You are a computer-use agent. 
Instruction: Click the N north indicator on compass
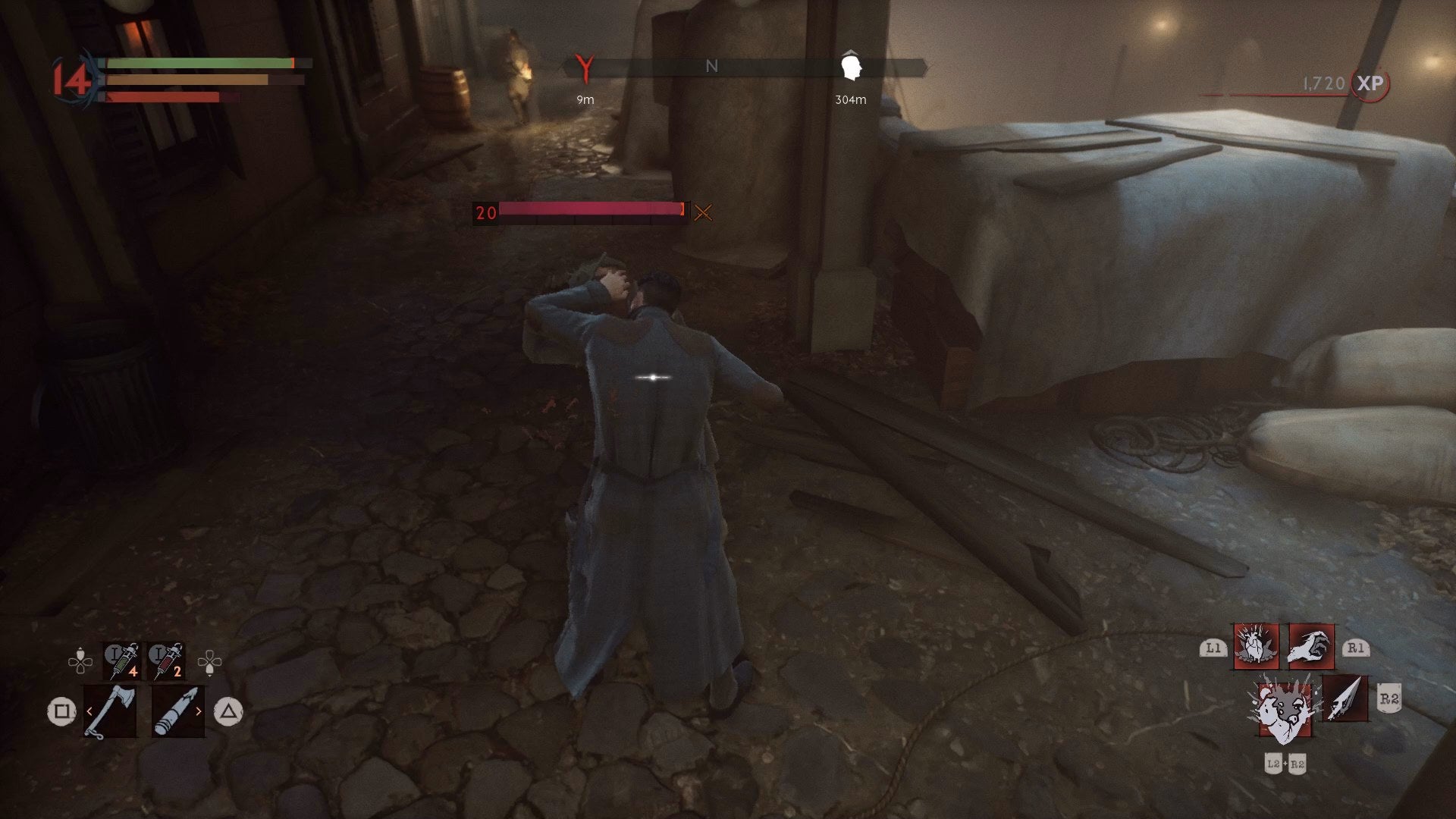(711, 66)
